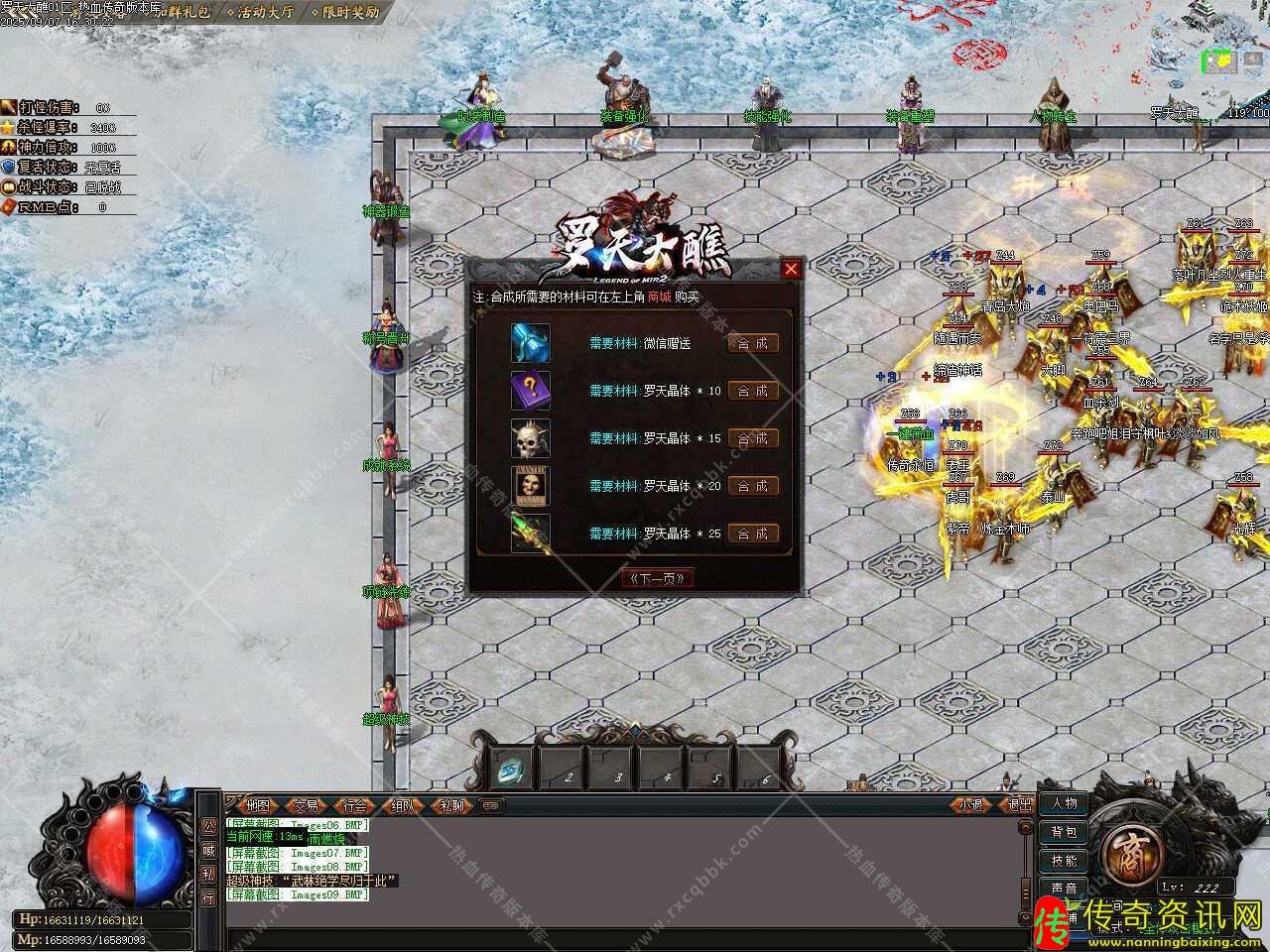Open the 人物 character panel

tap(1064, 803)
